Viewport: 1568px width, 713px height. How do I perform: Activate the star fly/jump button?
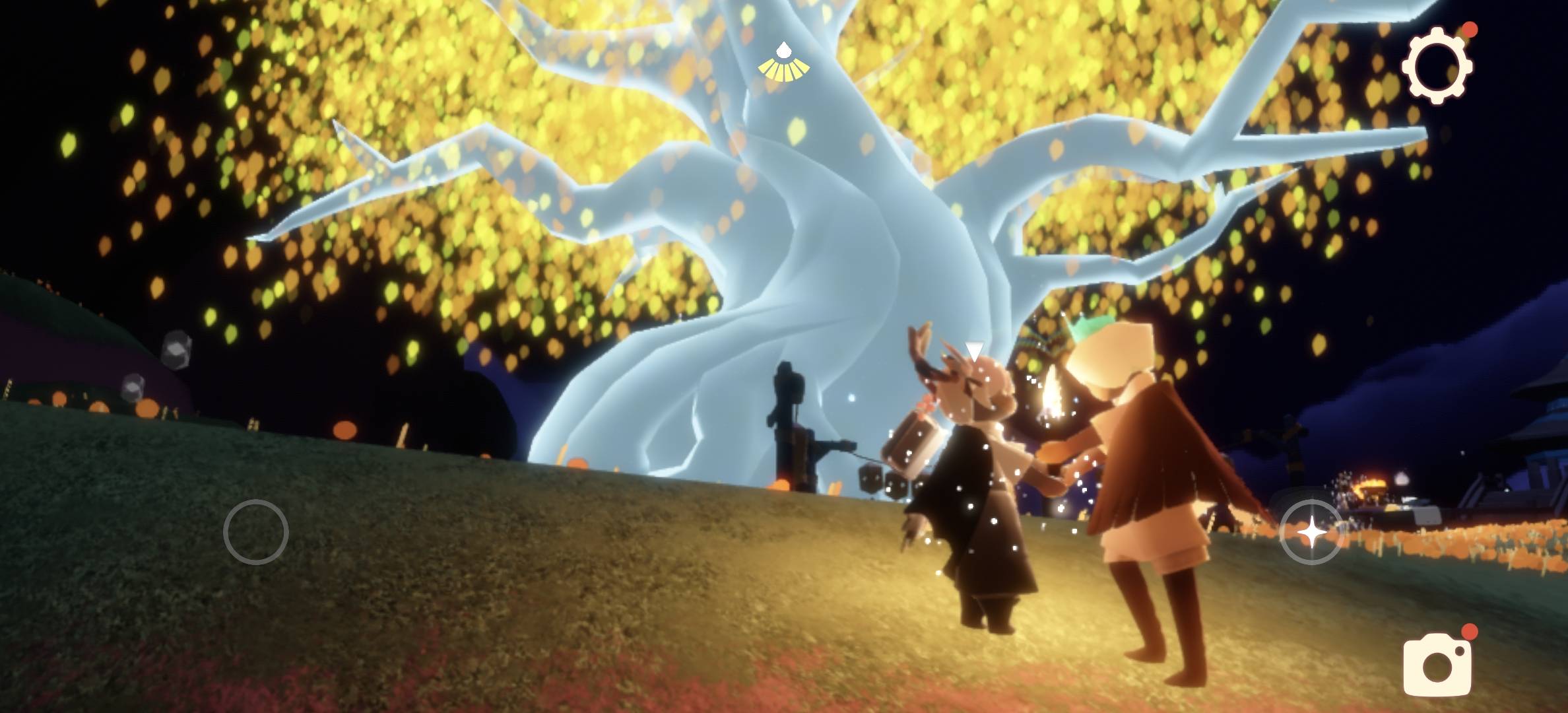(1311, 531)
